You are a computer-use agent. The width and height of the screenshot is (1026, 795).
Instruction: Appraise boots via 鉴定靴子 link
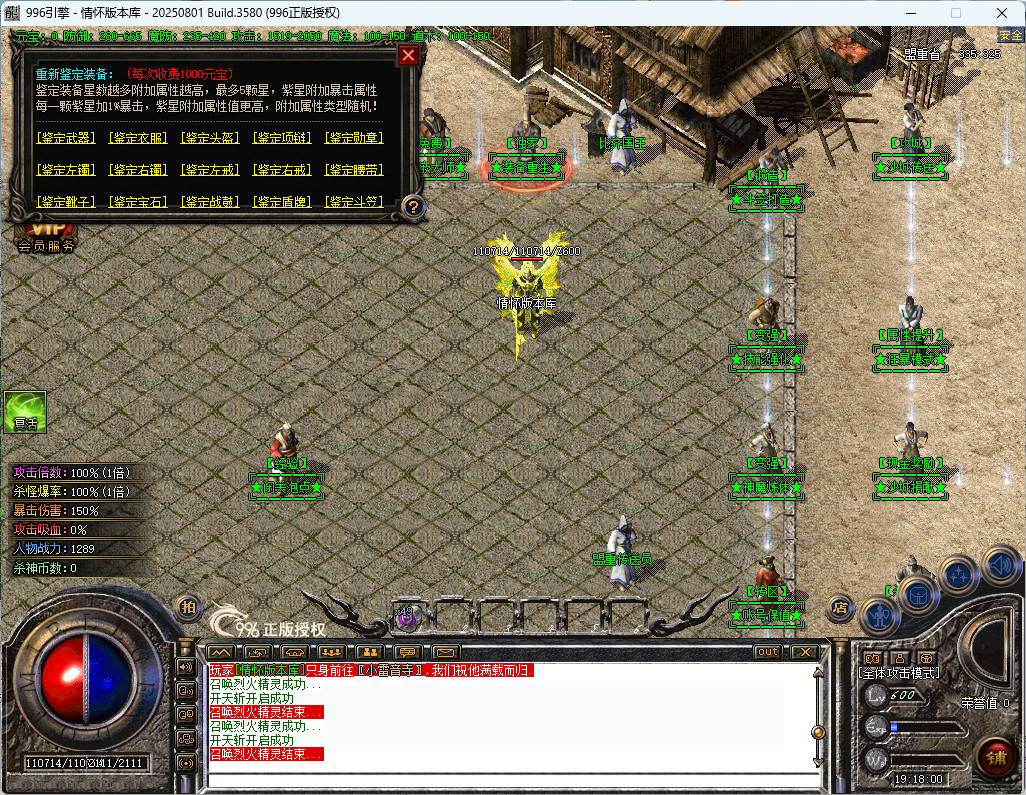(x=66, y=202)
